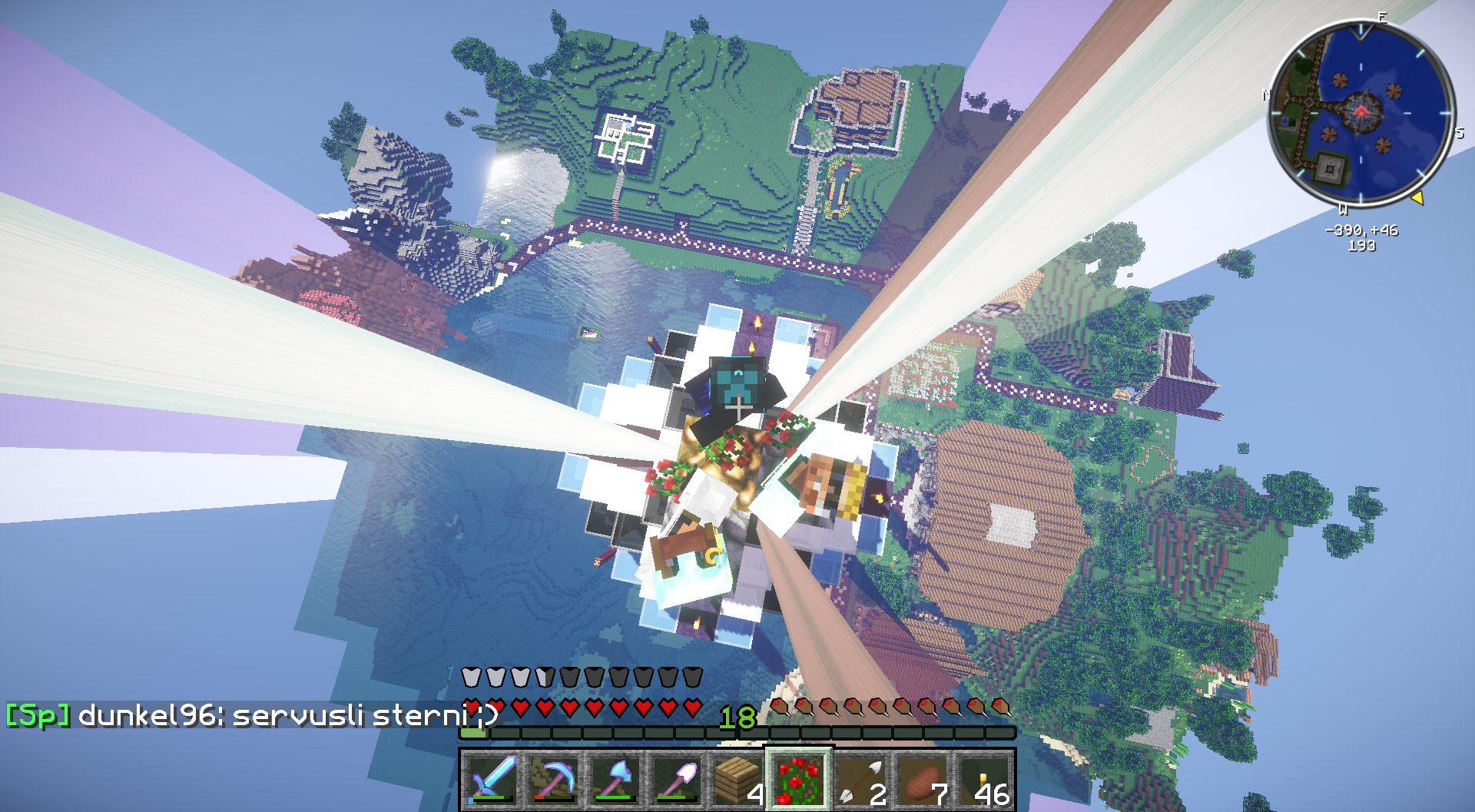
Task: Select the diamond pickaxe hotbar slot
Action: (x=553, y=779)
